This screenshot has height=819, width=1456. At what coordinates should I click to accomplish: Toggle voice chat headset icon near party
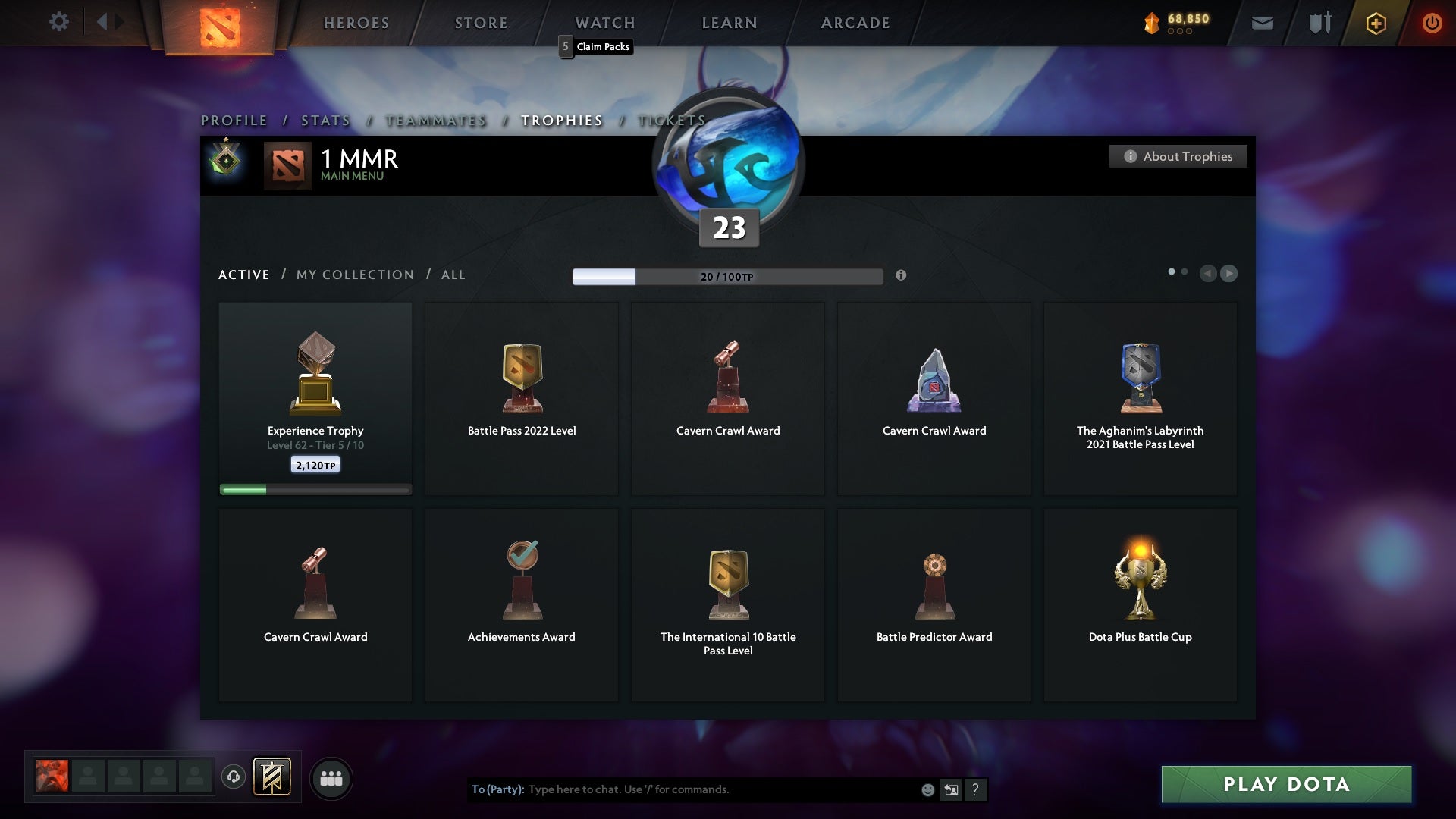point(234,777)
